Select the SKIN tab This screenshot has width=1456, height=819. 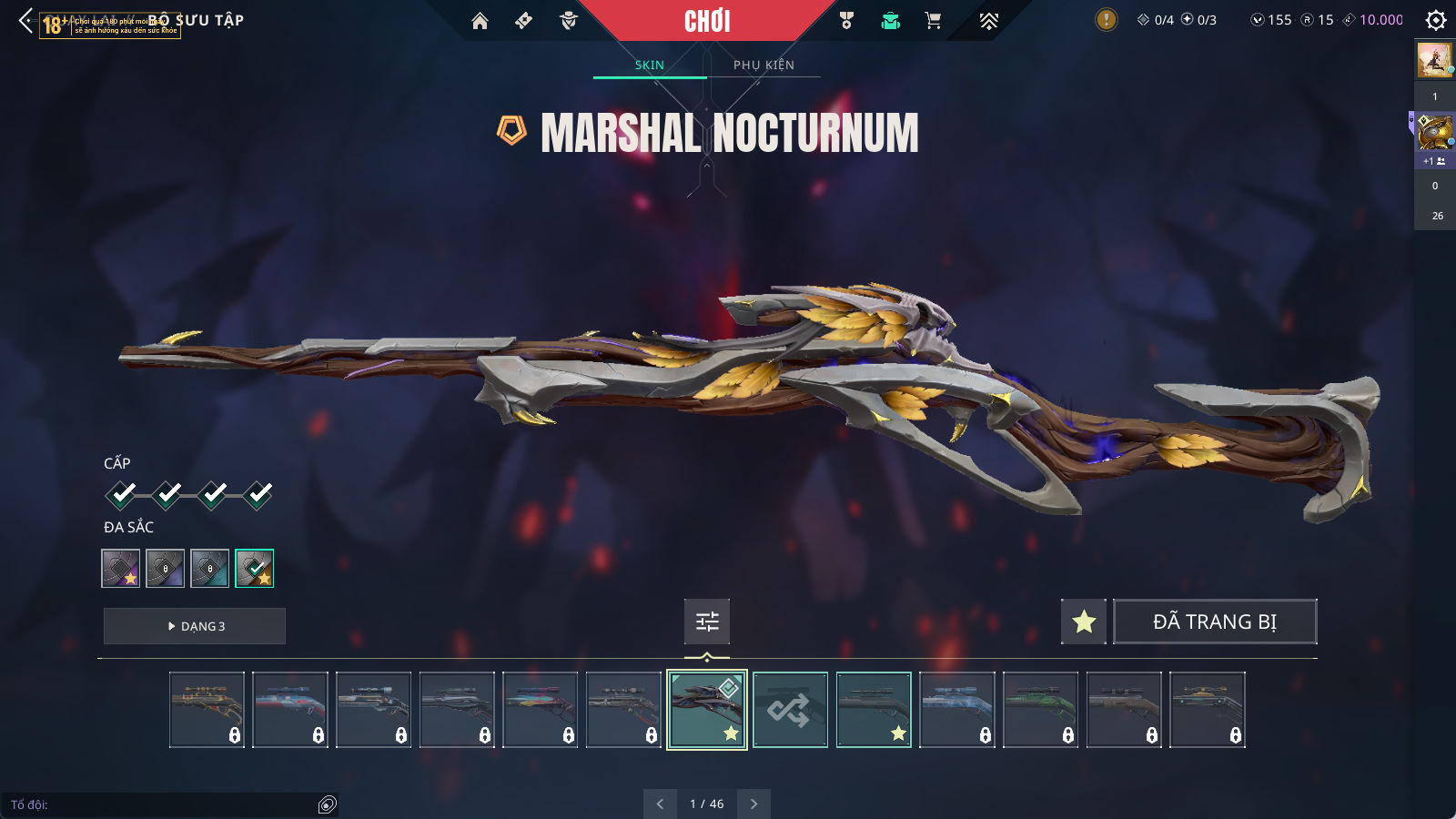650,65
